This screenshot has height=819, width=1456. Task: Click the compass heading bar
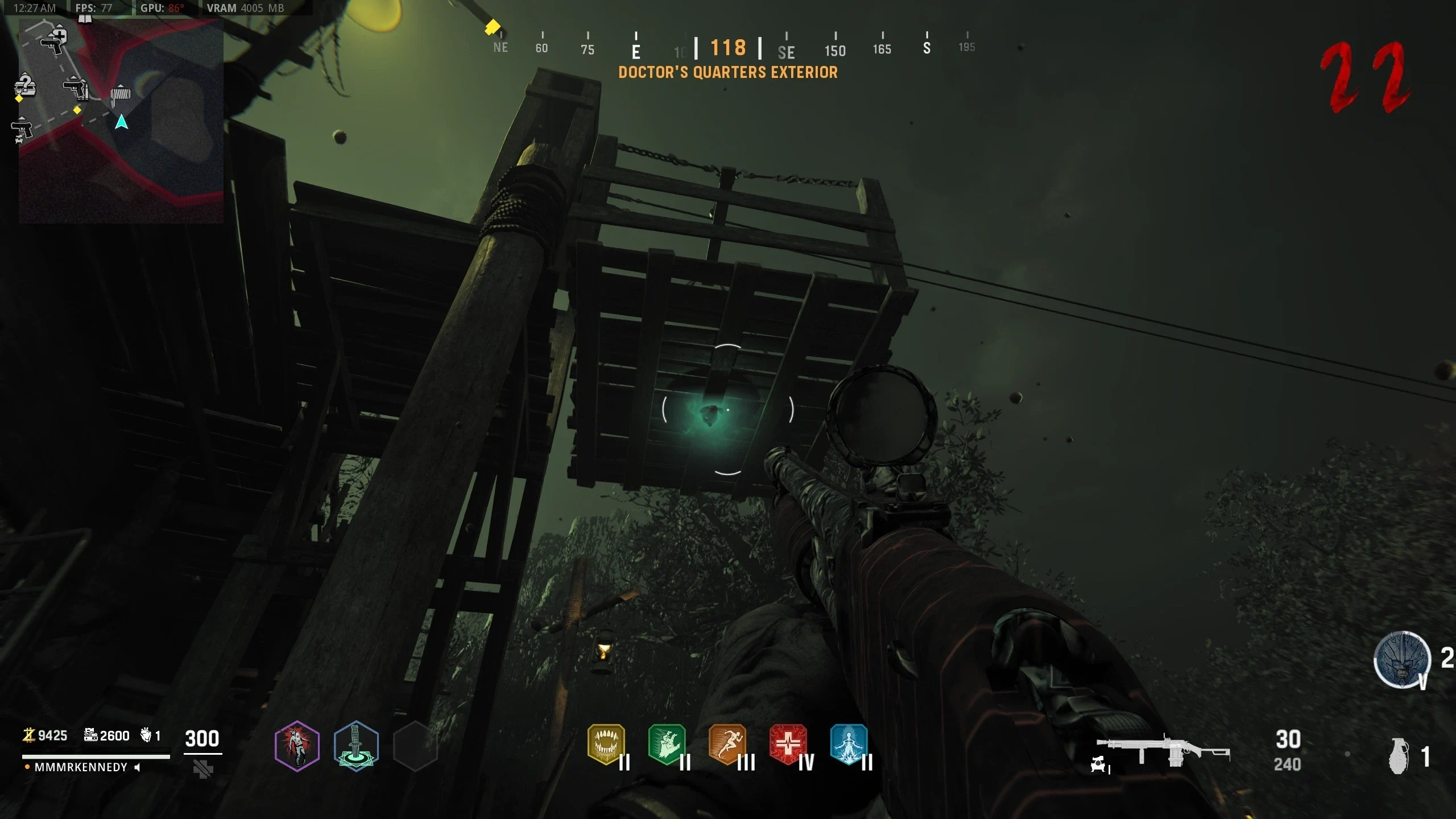tap(728, 48)
